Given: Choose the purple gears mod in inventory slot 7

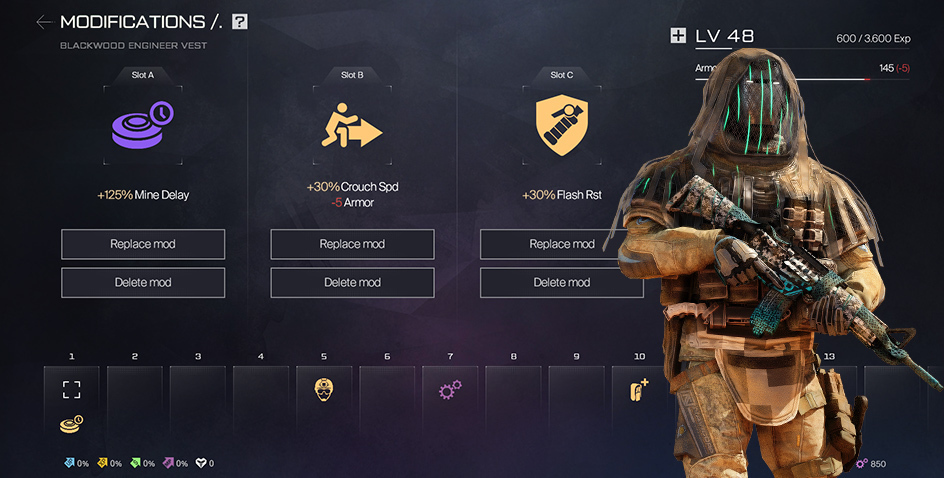Looking at the screenshot, I should (450, 391).
